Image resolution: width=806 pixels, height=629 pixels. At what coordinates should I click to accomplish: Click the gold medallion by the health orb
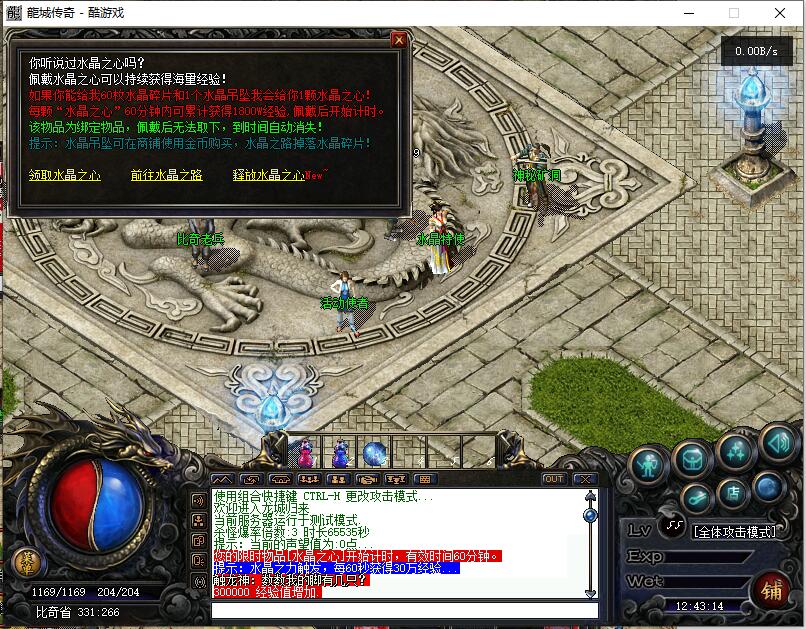pyautogui.click(x=28, y=562)
